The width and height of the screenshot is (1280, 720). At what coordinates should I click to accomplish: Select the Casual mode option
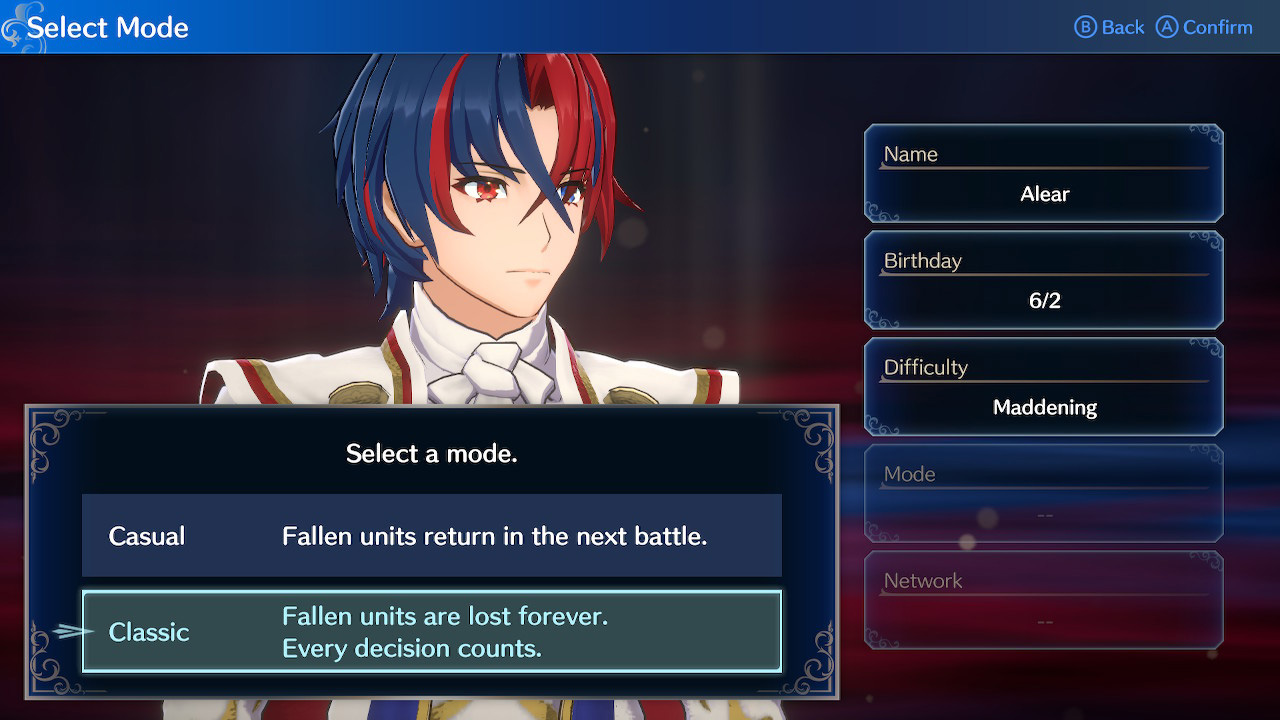coord(431,536)
